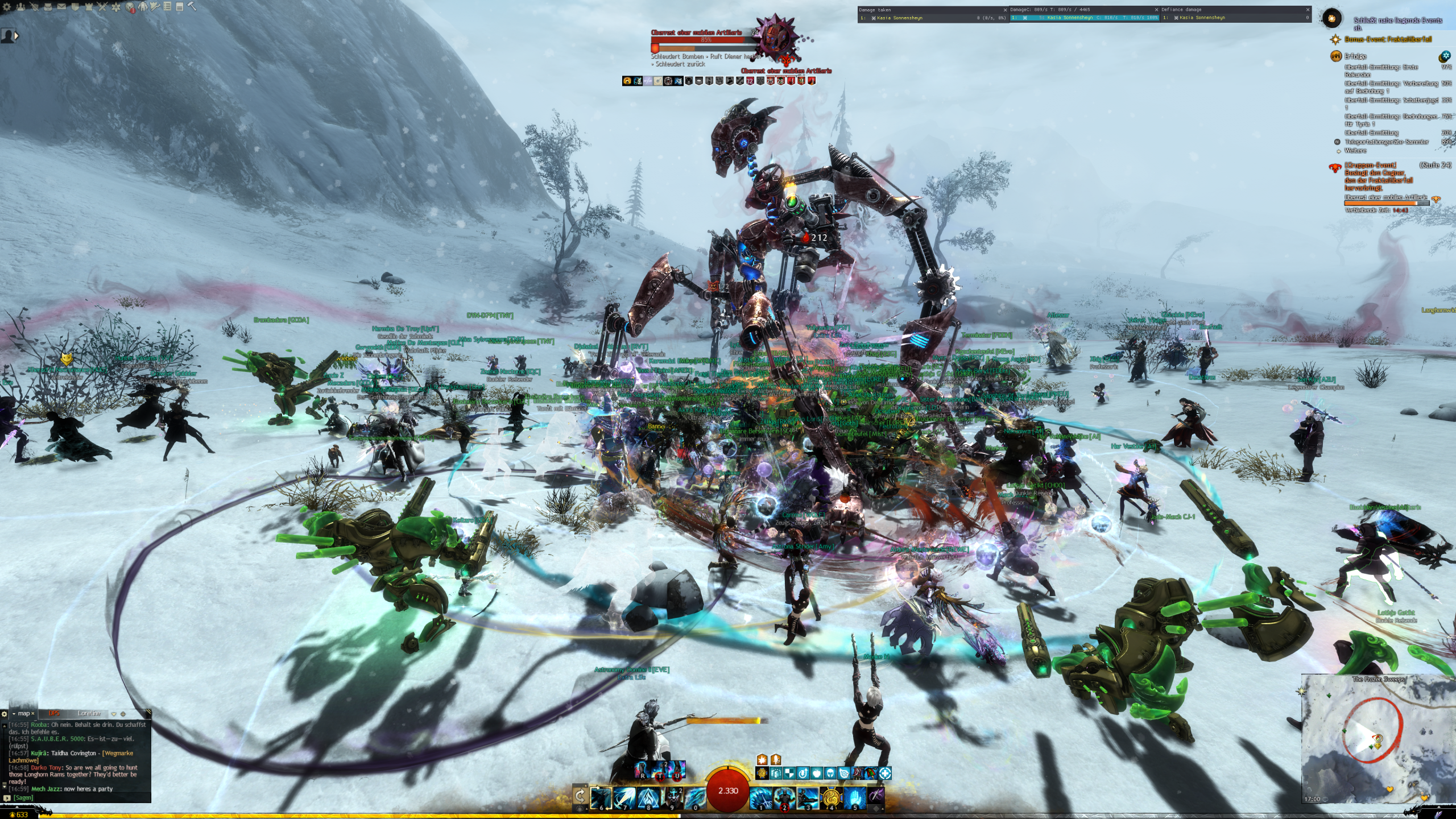
Task: Switch to the DPS chat tab
Action: coord(54,713)
